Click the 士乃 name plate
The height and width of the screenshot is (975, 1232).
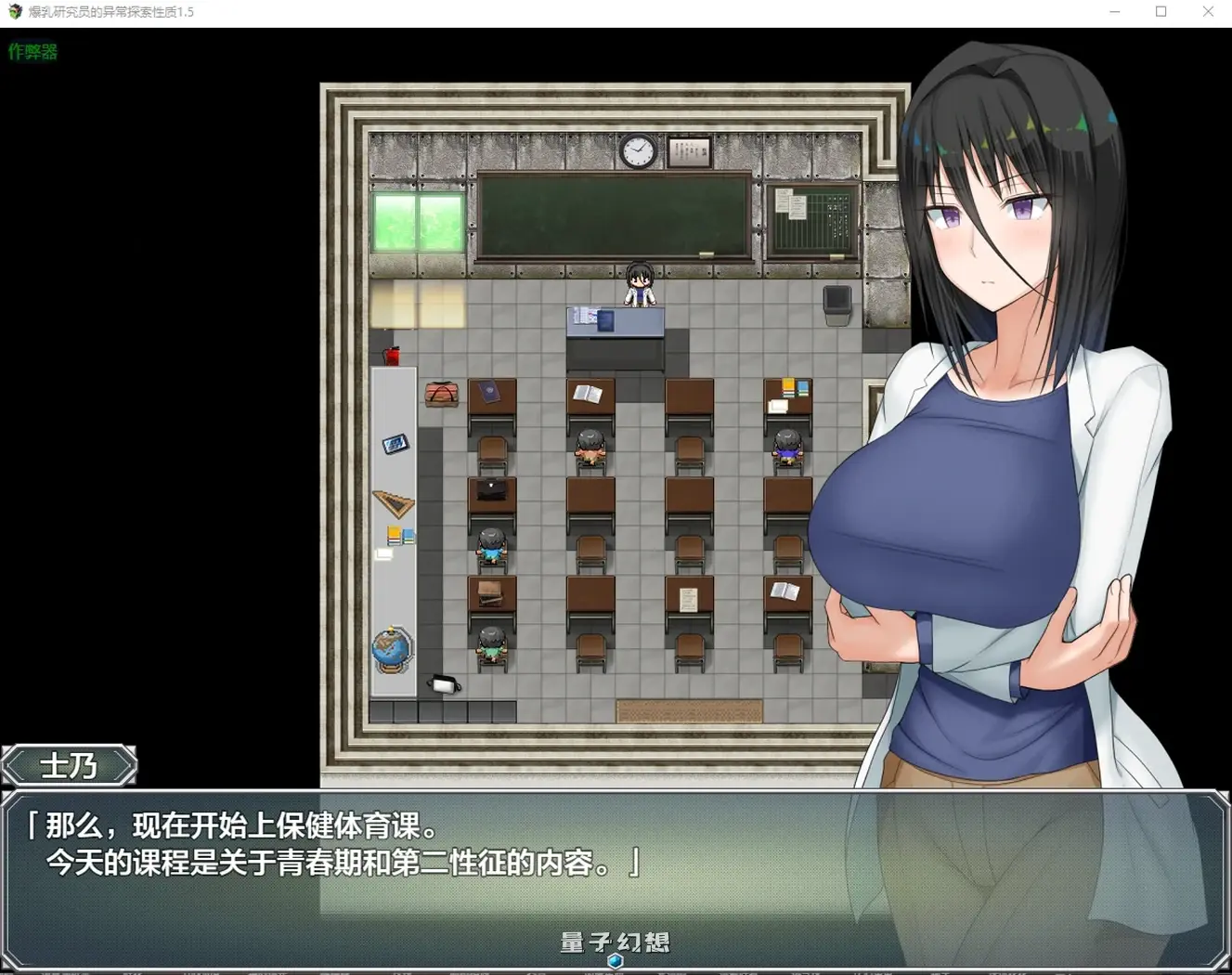[x=71, y=765]
